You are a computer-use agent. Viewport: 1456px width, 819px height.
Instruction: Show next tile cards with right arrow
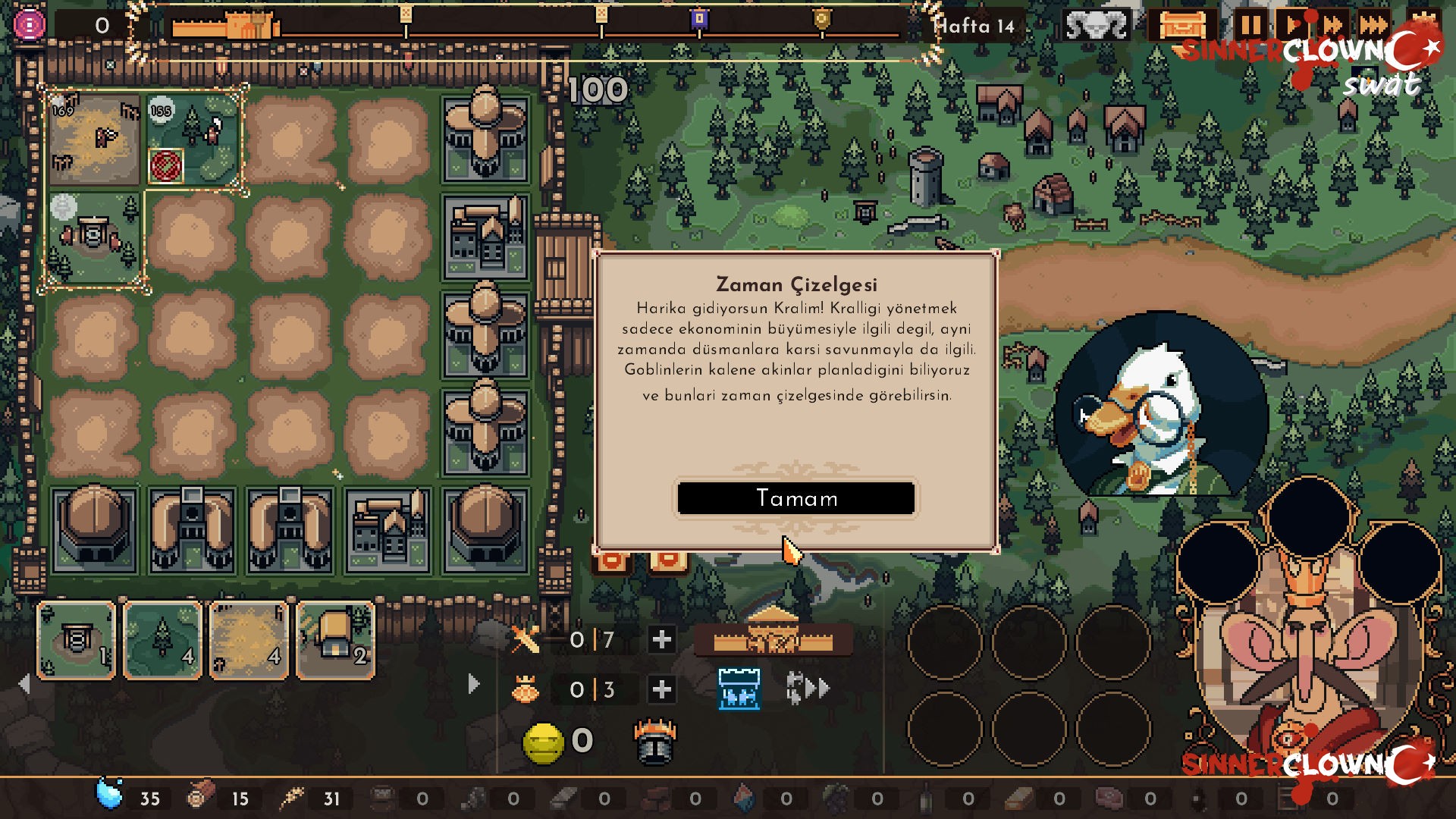474,684
